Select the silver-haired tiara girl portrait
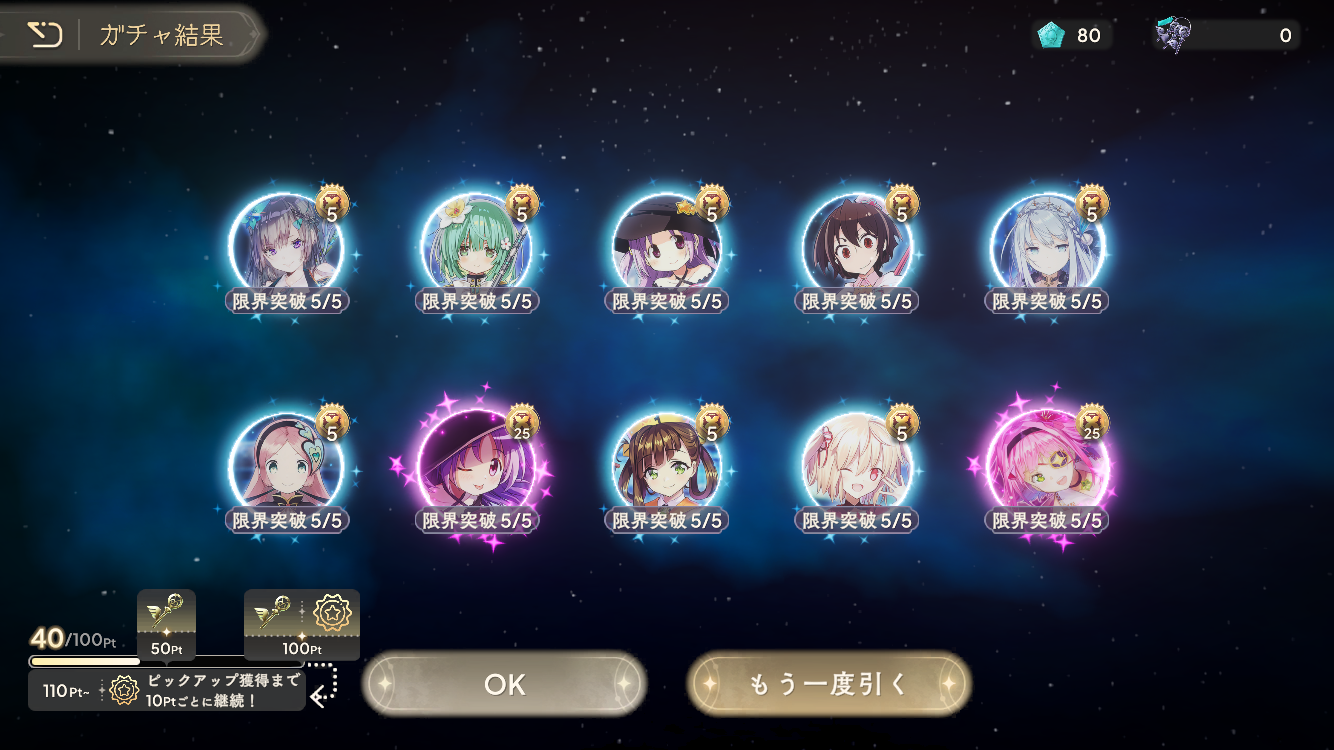Screen dimensions: 1334x750 point(1046,246)
